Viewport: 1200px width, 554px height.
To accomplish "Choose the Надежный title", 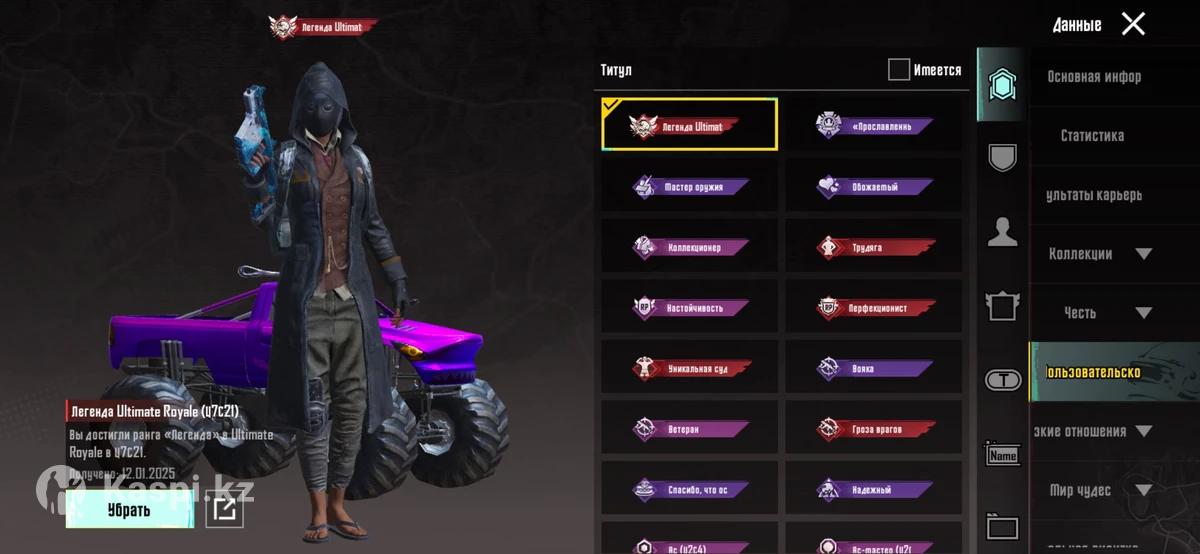I will [874, 490].
